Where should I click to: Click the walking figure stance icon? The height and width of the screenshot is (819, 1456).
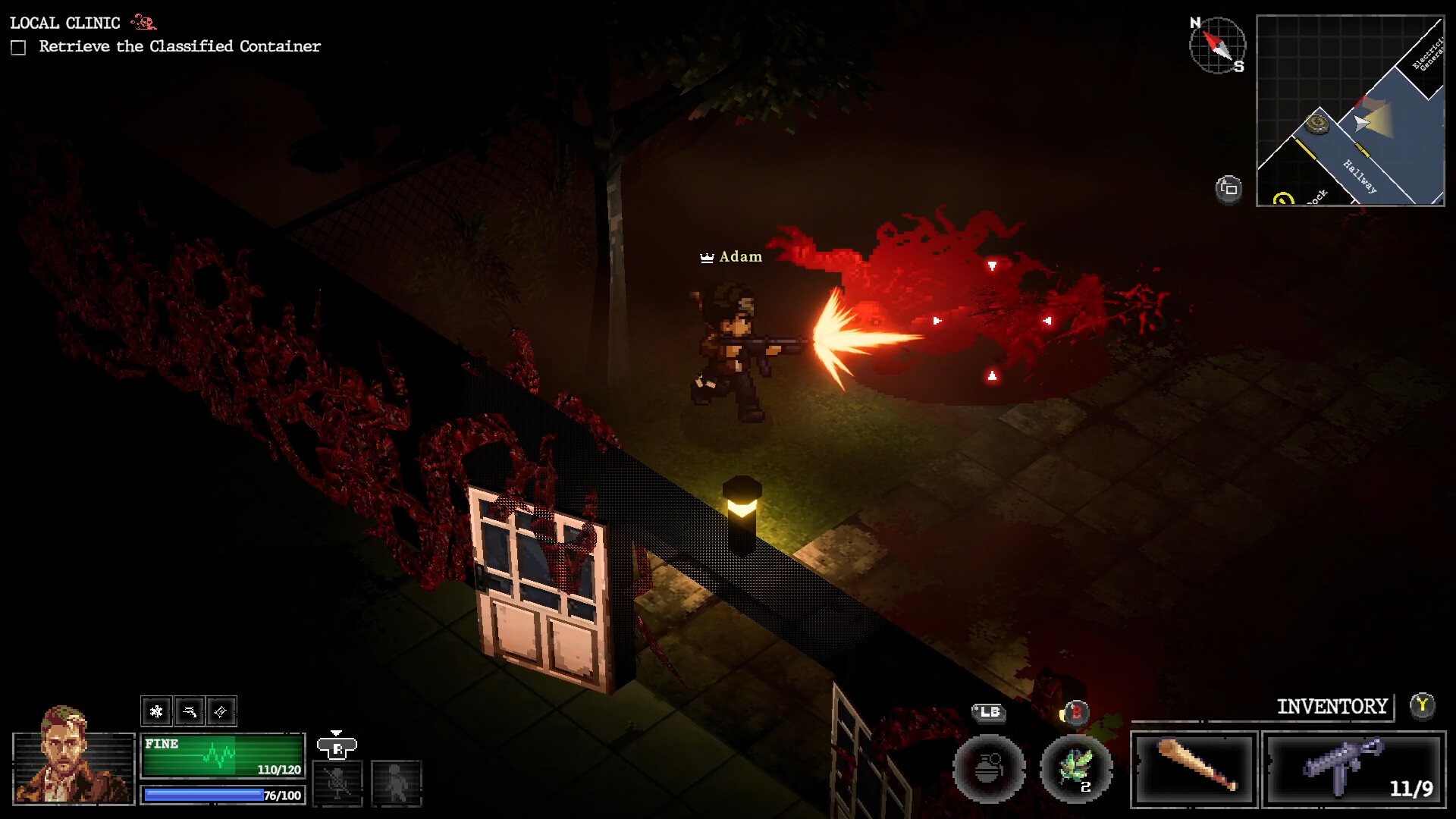(x=396, y=783)
